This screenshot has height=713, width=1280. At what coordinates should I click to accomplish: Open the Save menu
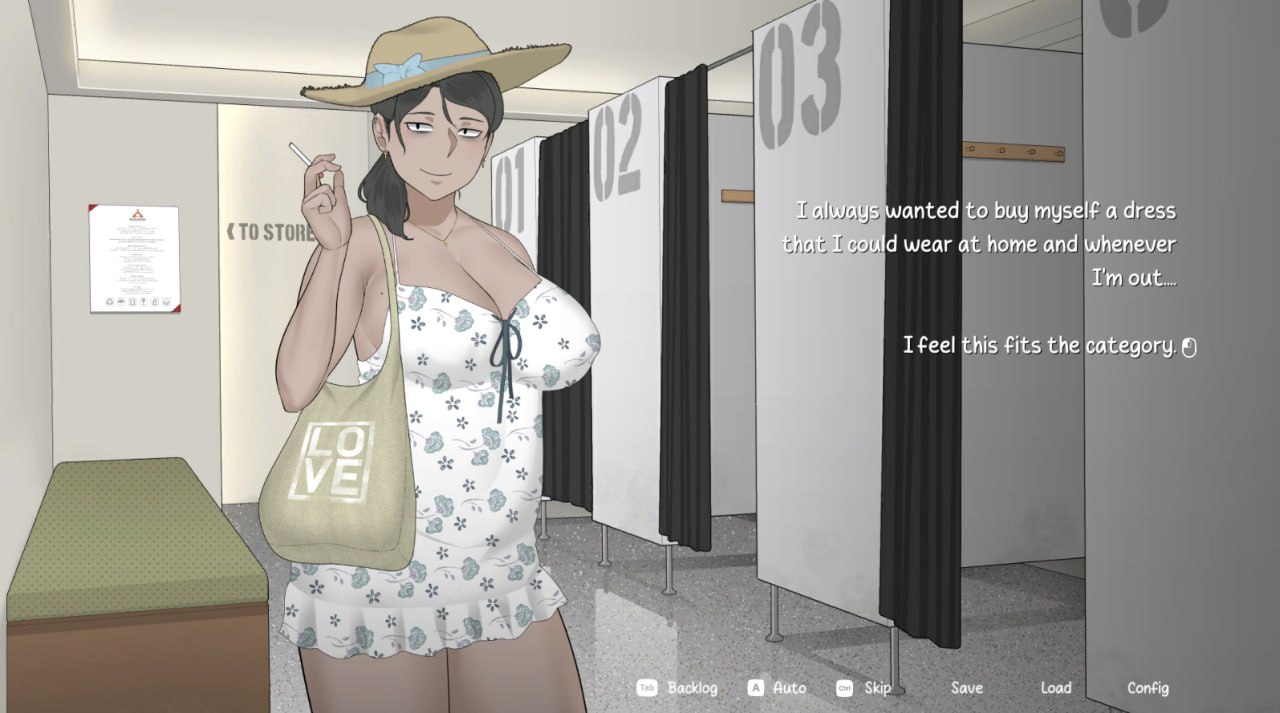pyautogui.click(x=966, y=688)
